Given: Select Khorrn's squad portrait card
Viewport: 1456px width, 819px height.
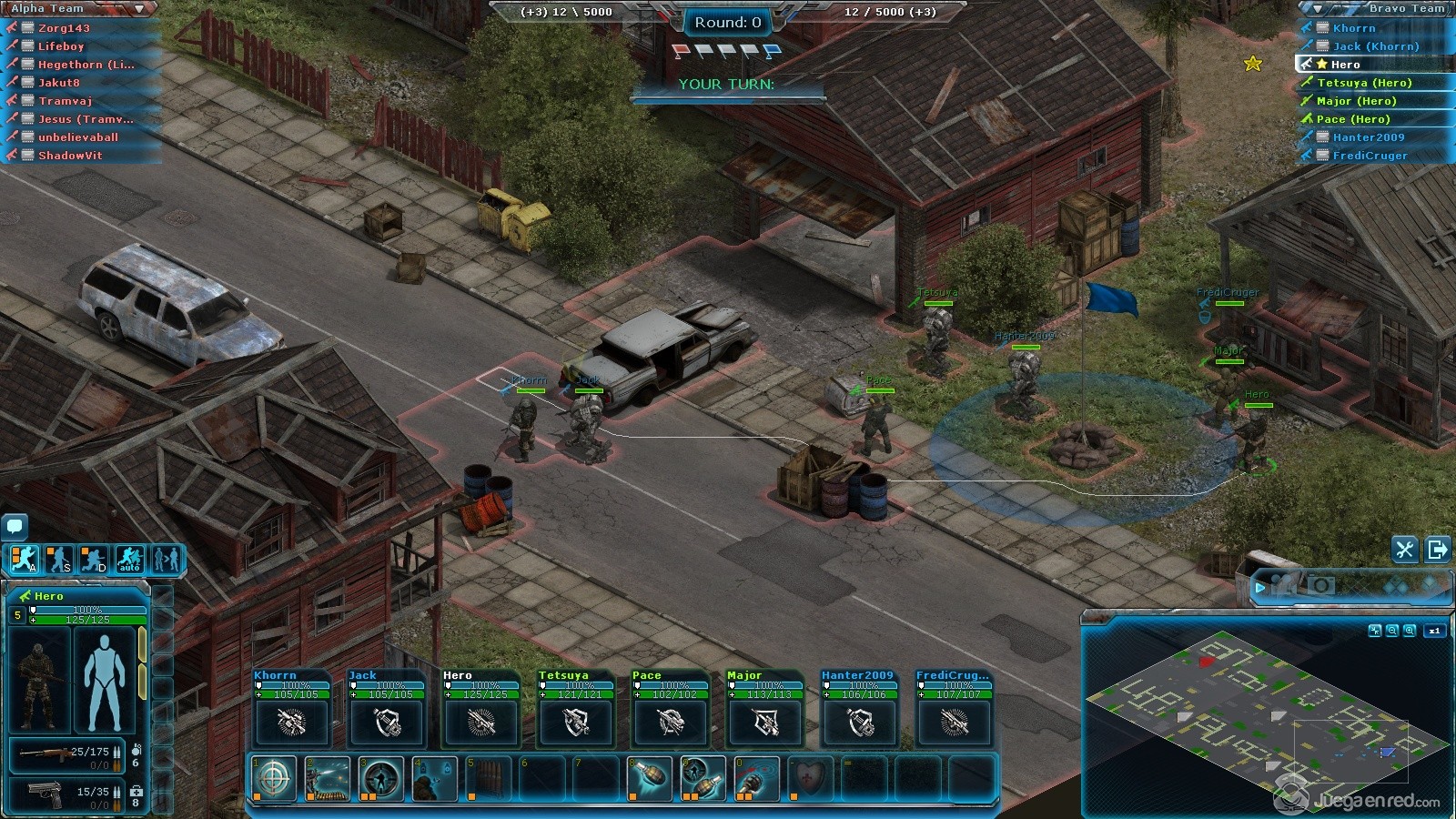Looking at the screenshot, I should (x=291, y=710).
